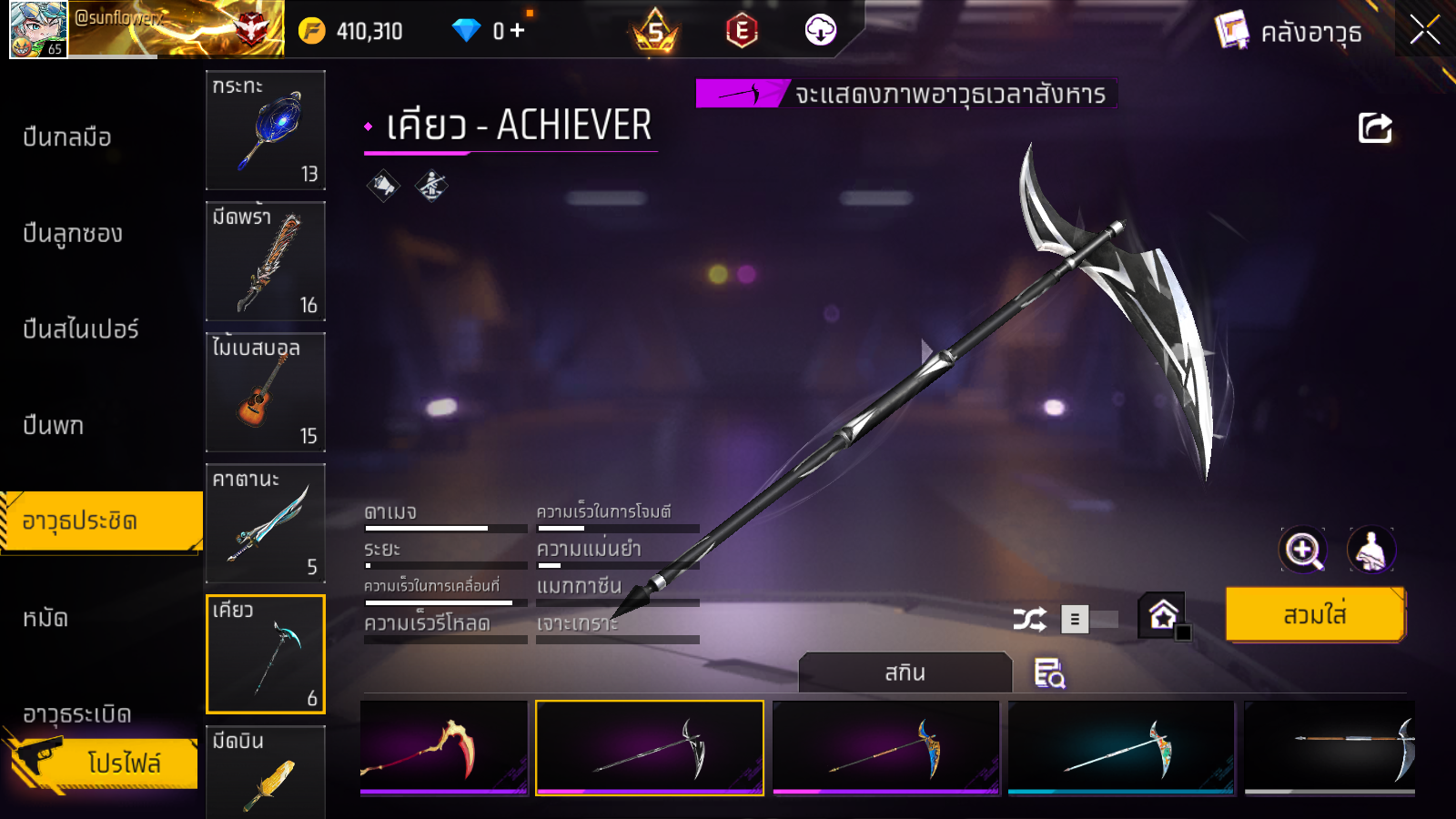1456x819 pixels.
Task: Equip the scythe with สวมใส่ button
Action: [1315, 615]
